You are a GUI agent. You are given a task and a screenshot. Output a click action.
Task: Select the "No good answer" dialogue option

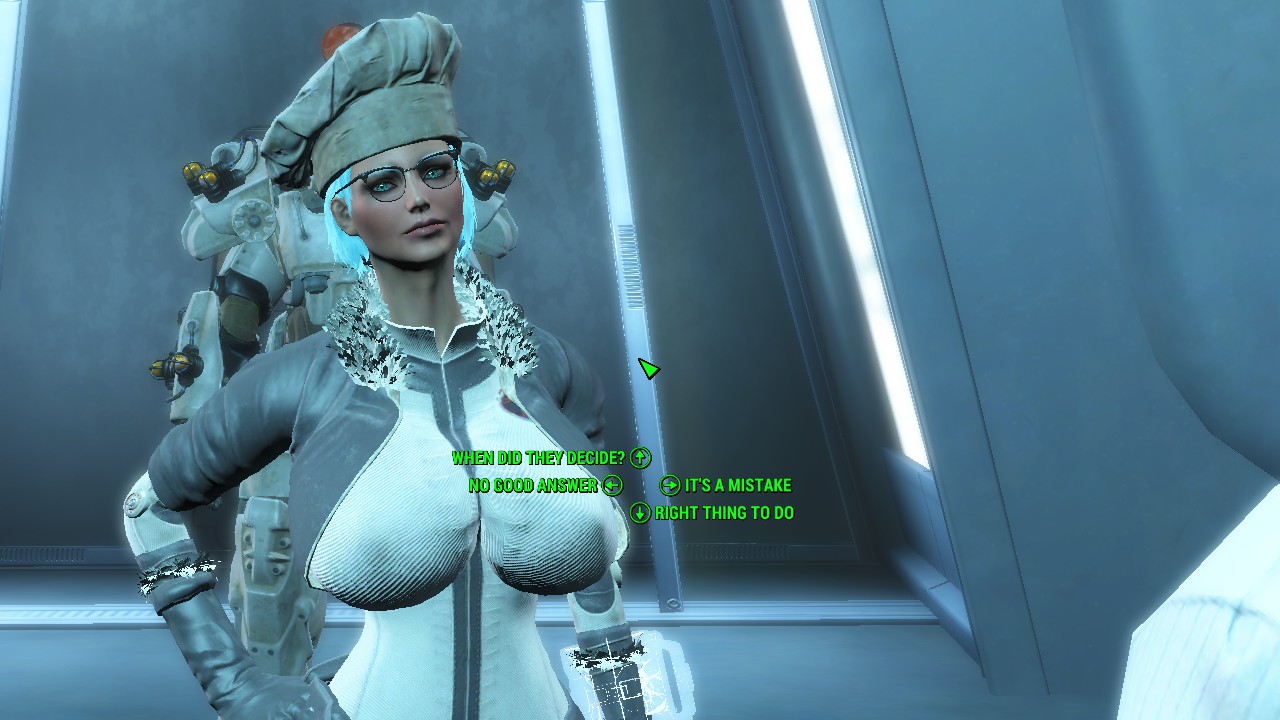[533, 486]
